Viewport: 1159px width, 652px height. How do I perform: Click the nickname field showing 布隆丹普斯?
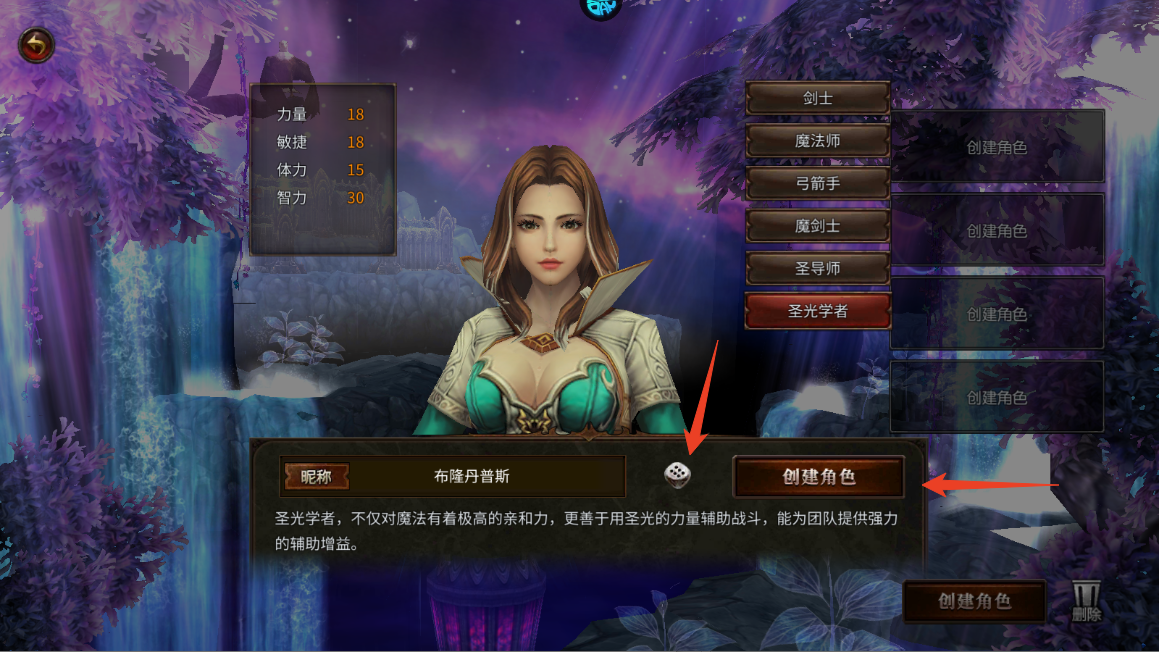(x=471, y=477)
